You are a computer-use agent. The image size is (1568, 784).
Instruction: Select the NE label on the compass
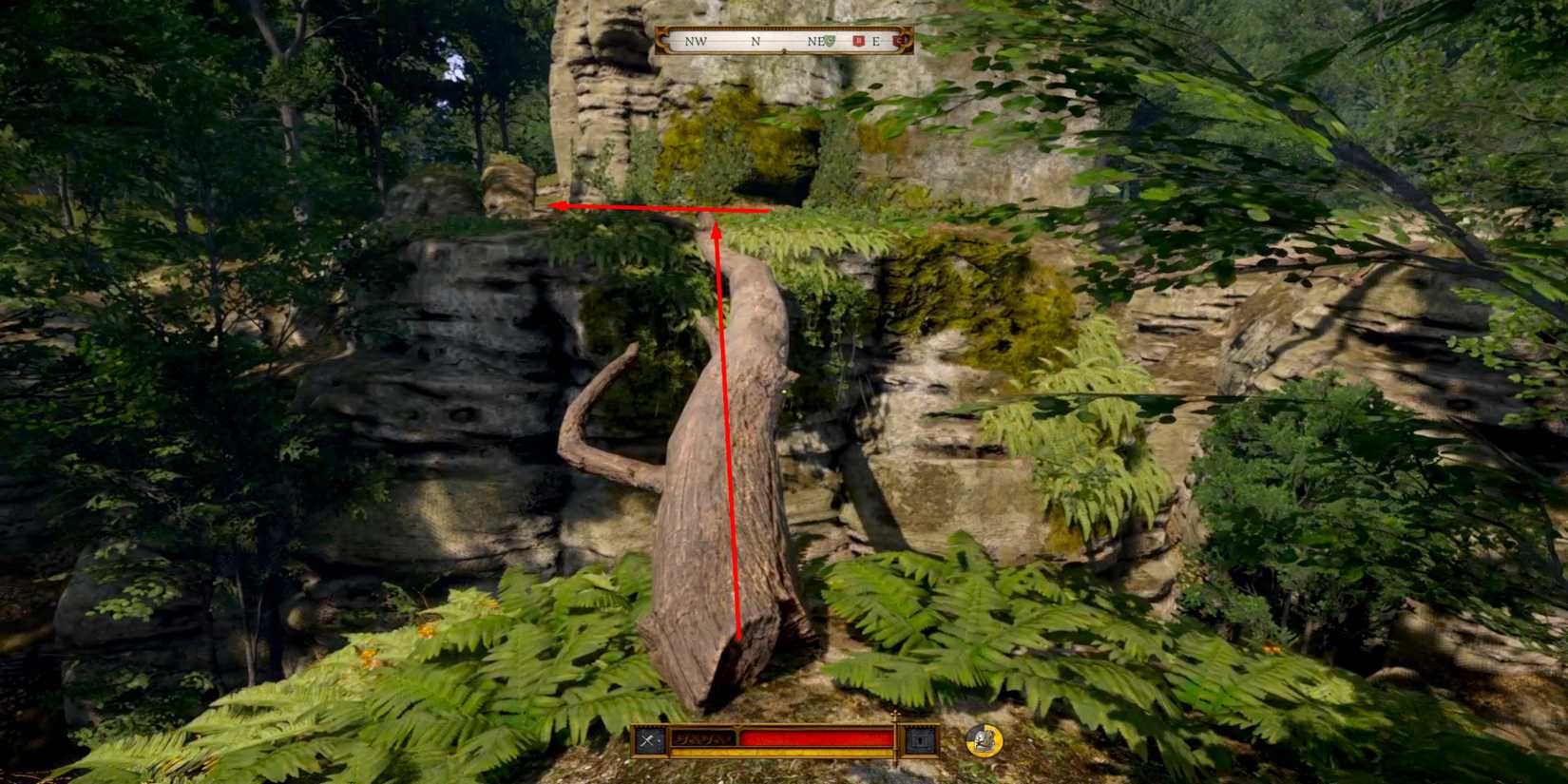tap(813, 42)
